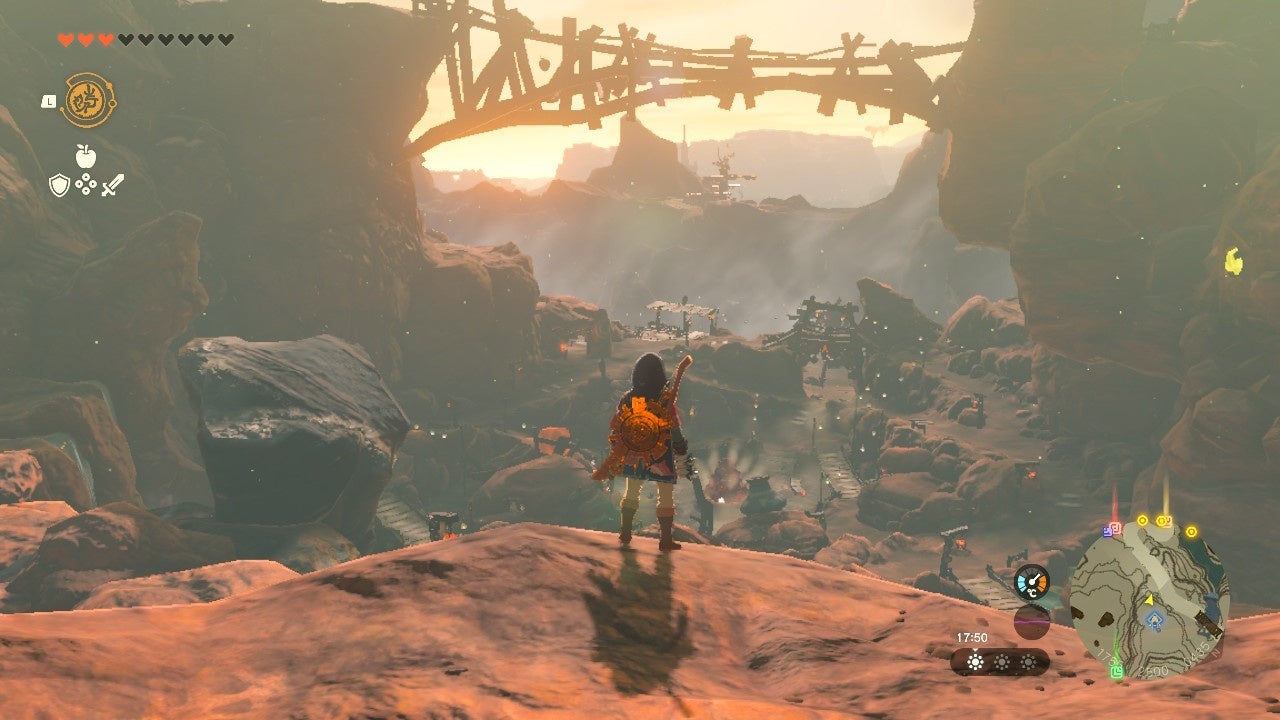Image resolution: width=1280 pixels, height=720 pixels.
Task: Click the sword attack buff icon
Action: 113,185
